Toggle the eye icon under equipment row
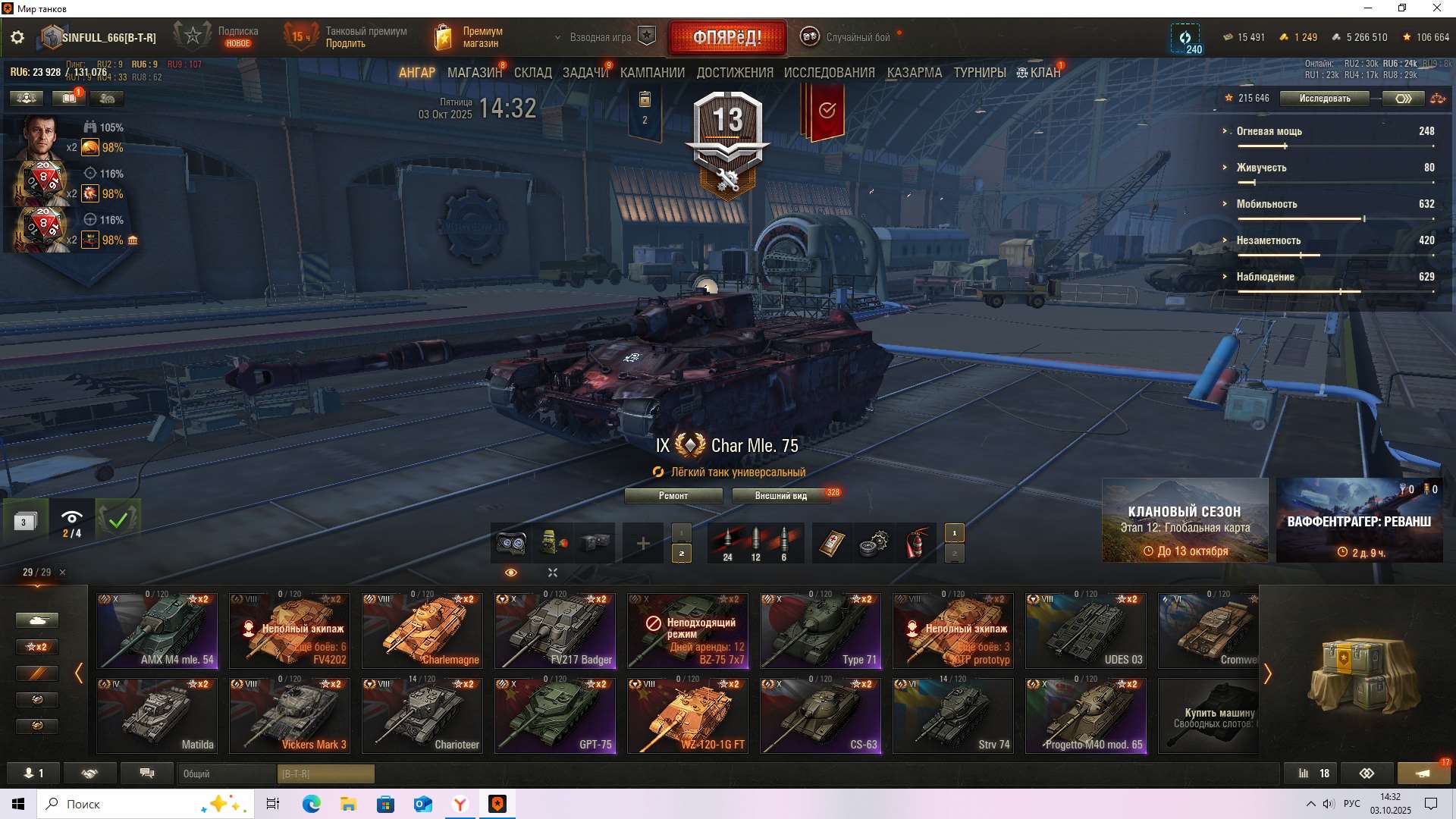 pyautogui.click(x=511, y=573)
